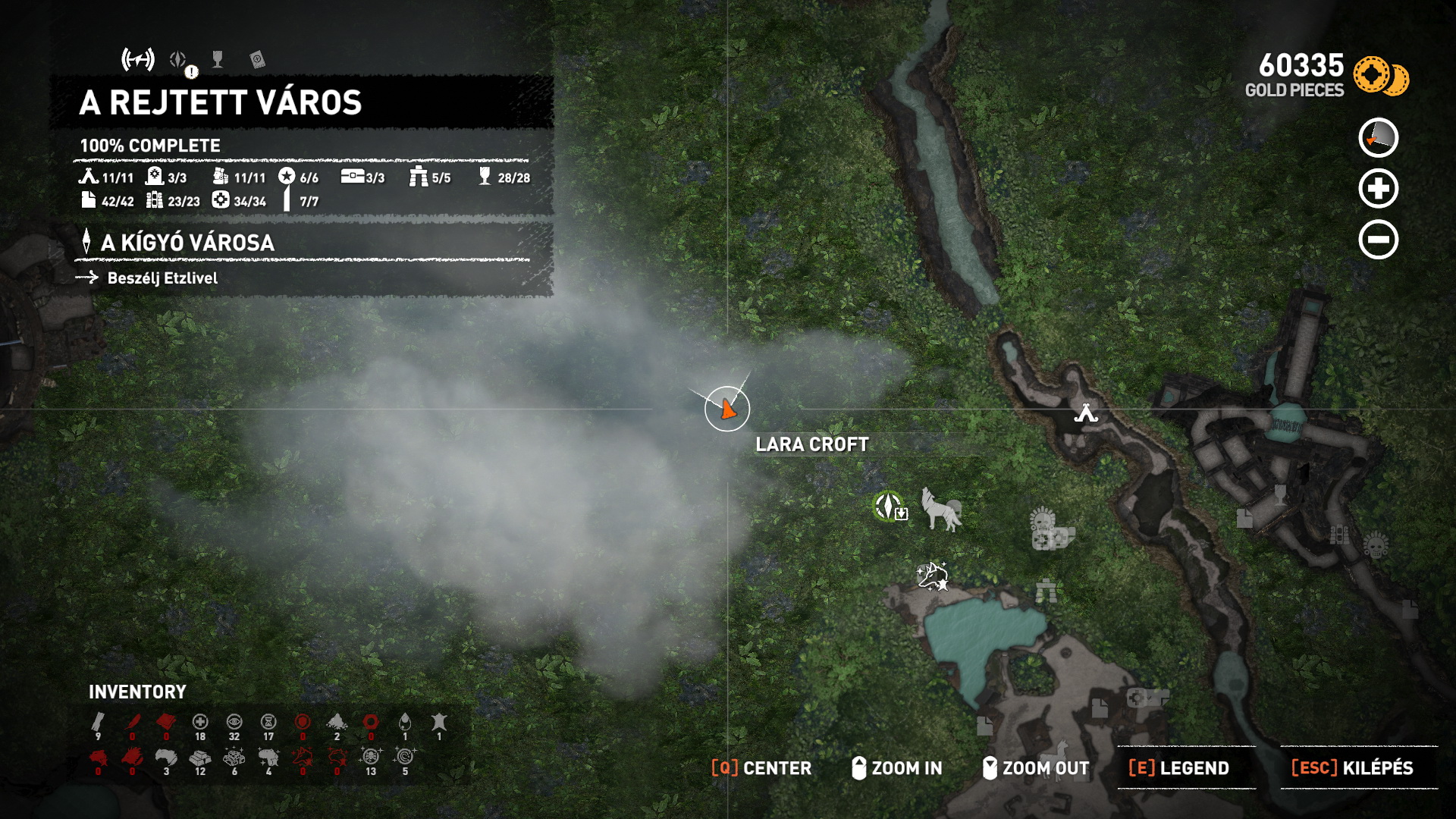Click the plus zoom button

click(x=1378, y=189)
